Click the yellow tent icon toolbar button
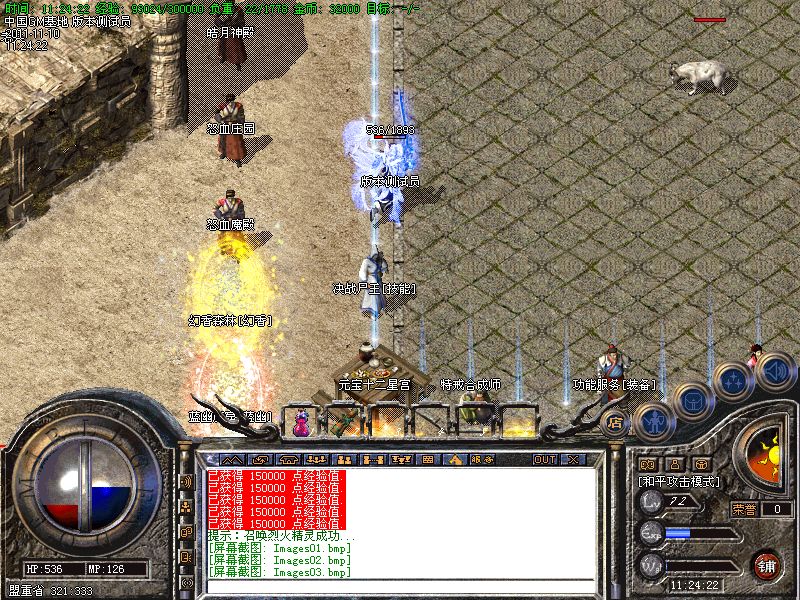The image size is (800, 600). pyautogui.click(x=455, y=459)
